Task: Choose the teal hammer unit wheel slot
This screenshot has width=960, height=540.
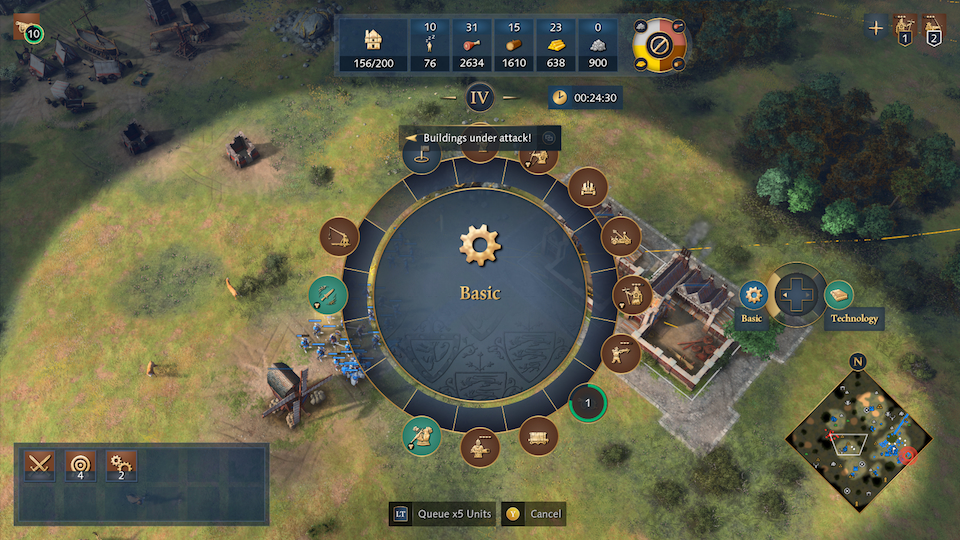Action: tap(422, 435)
